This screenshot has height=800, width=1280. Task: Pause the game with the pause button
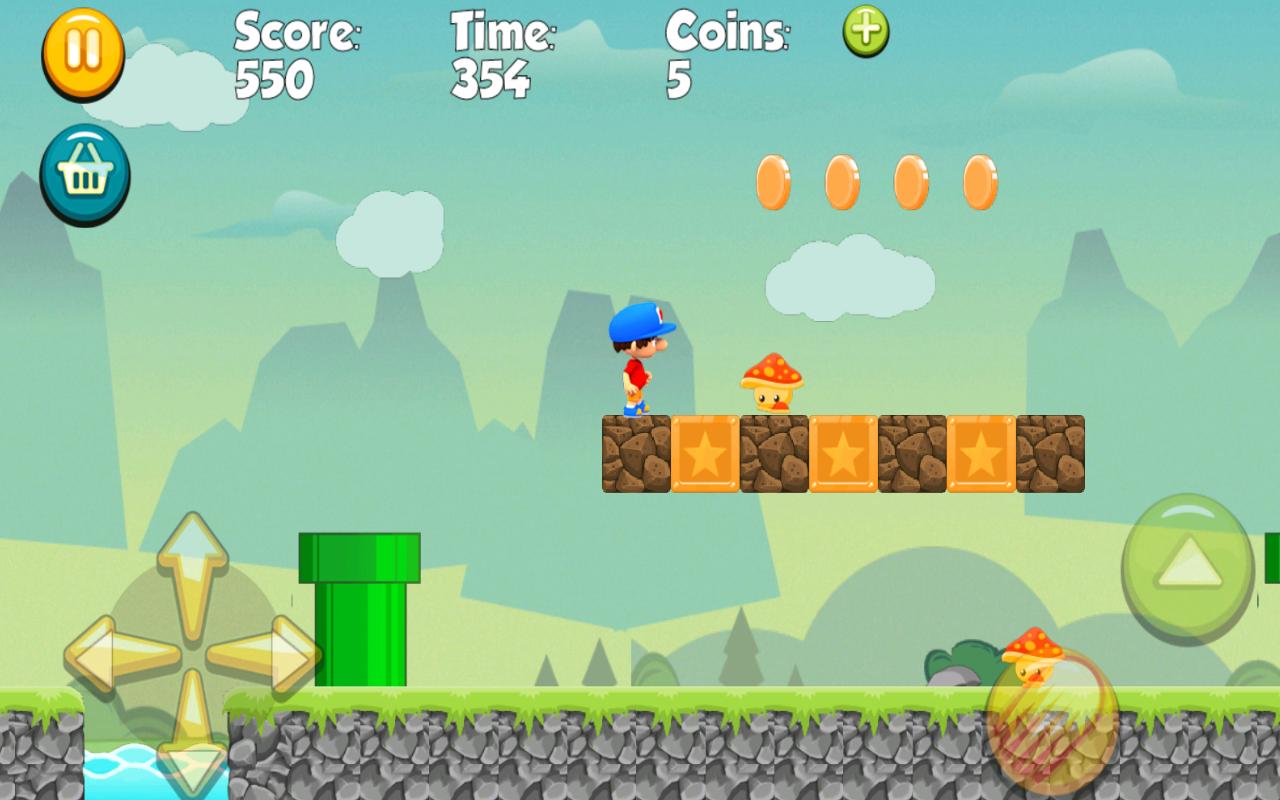point(84,54)
